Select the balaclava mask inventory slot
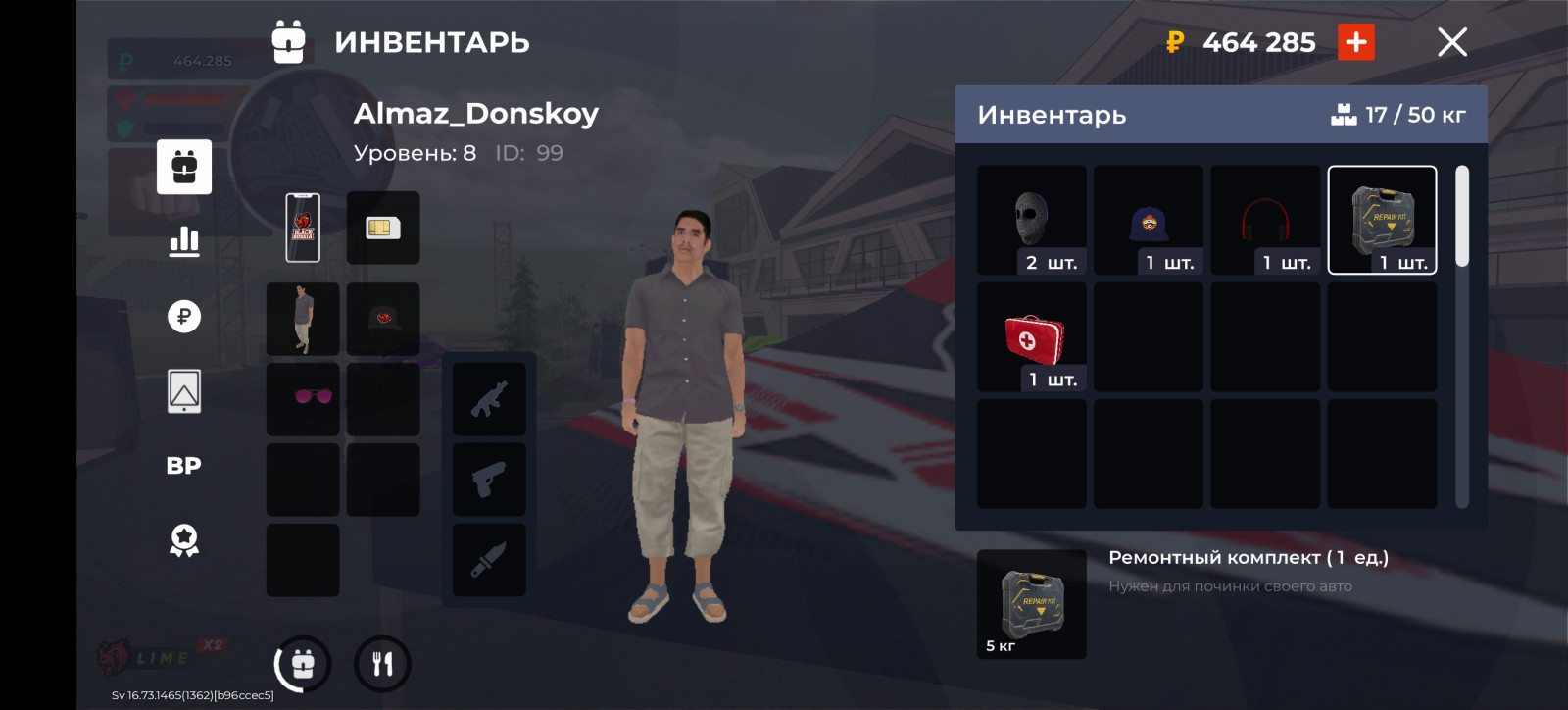The image size is (1568, 710). point(1032,220)
